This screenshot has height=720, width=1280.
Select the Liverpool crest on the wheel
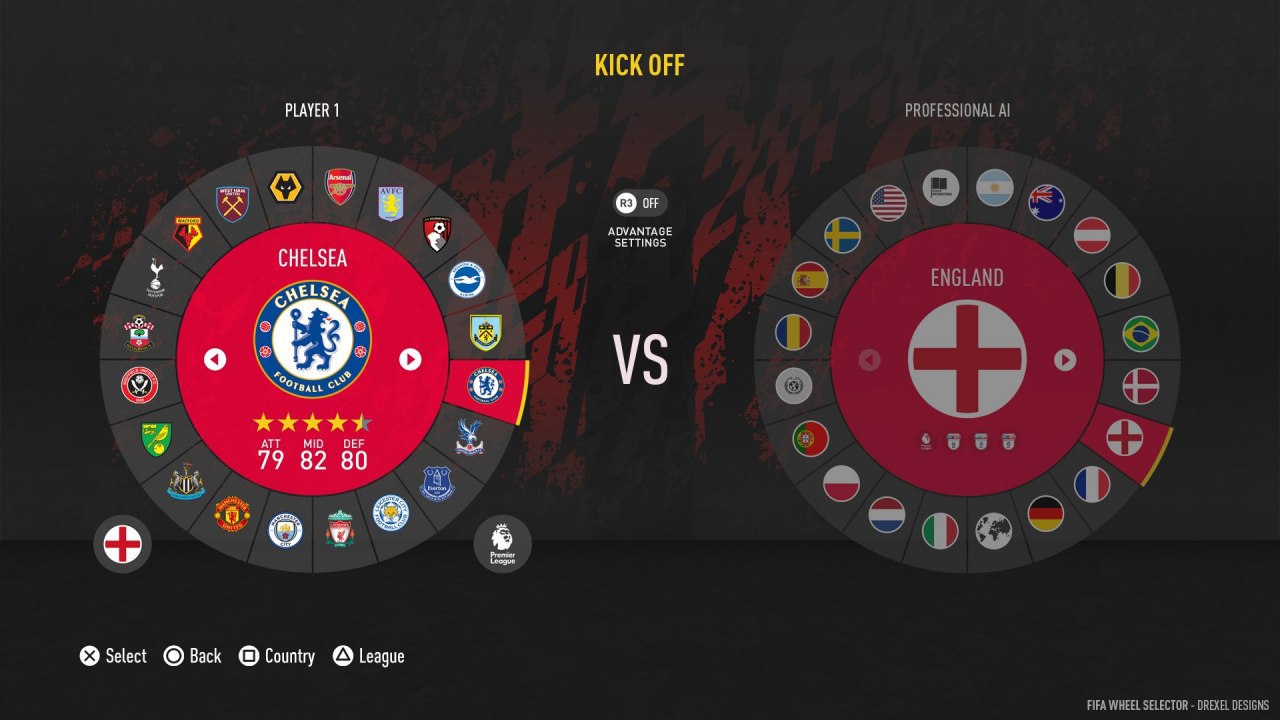340,530
